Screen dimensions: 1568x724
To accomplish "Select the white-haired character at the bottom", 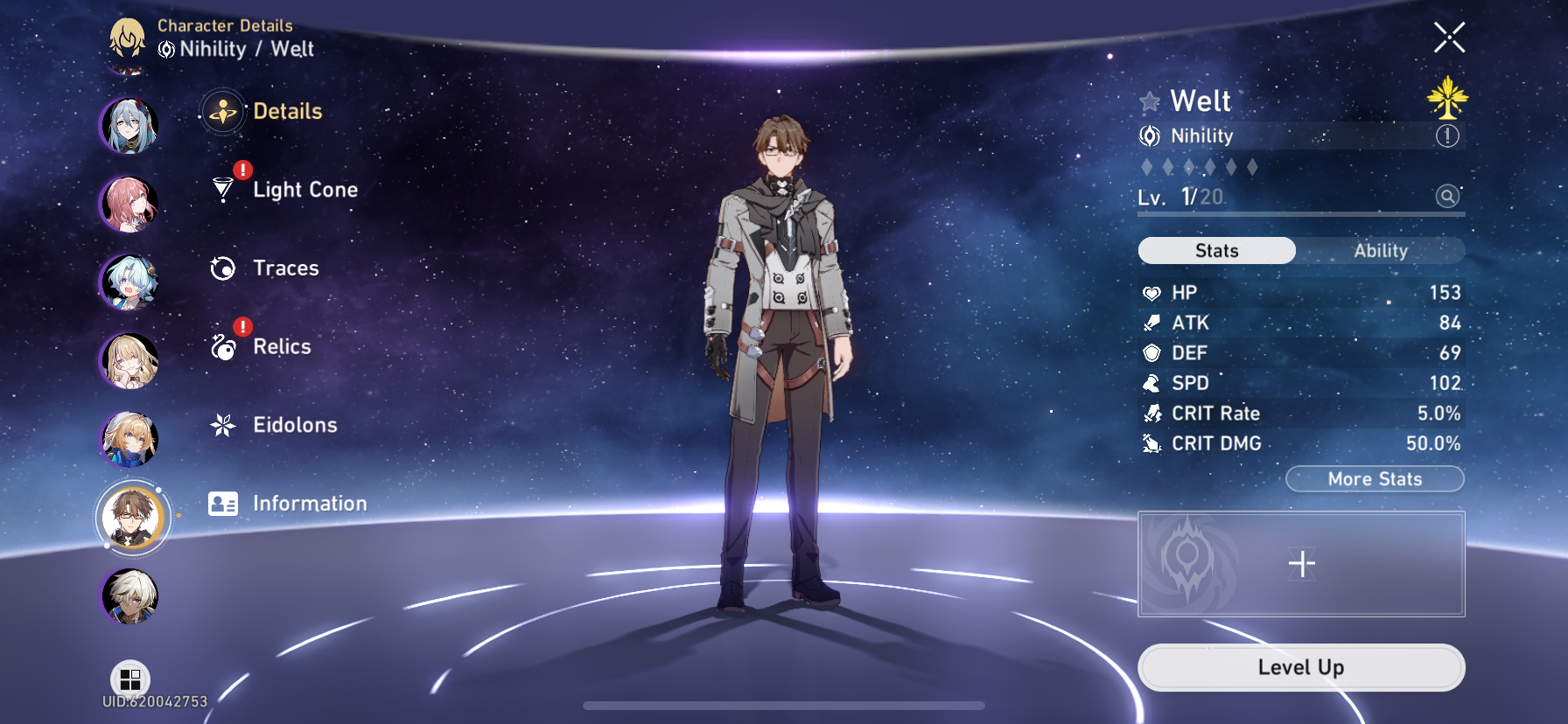I will (129, 595).
